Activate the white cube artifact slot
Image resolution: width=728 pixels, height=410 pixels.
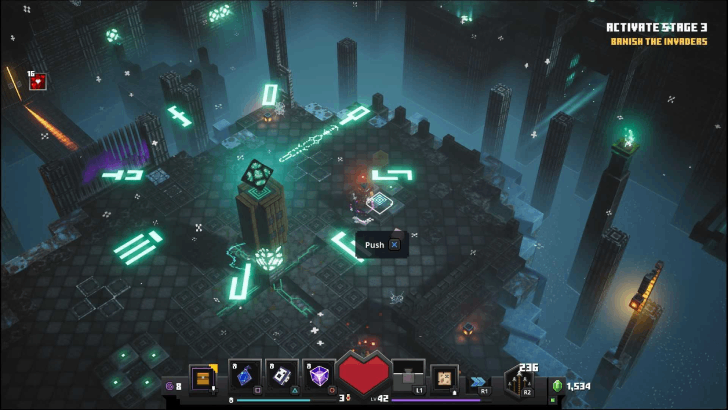pos(283,375)
